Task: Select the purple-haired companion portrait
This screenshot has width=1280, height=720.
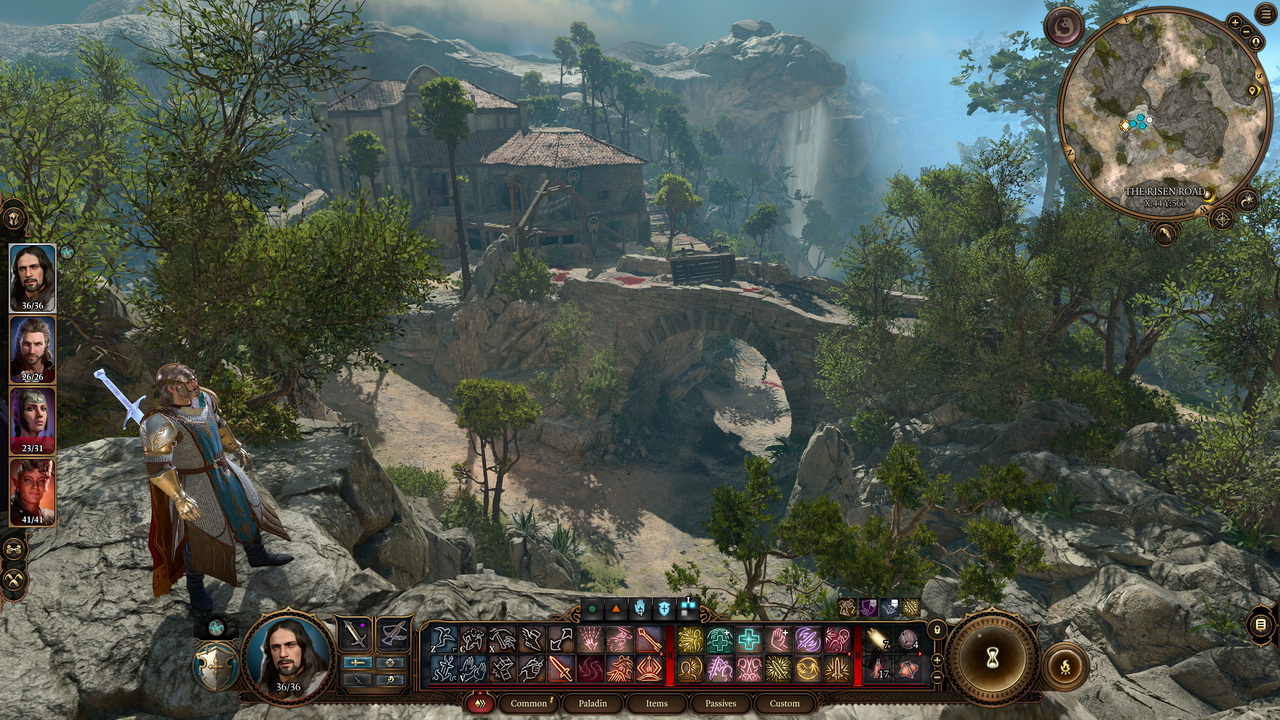Action: tap(32, 421)
